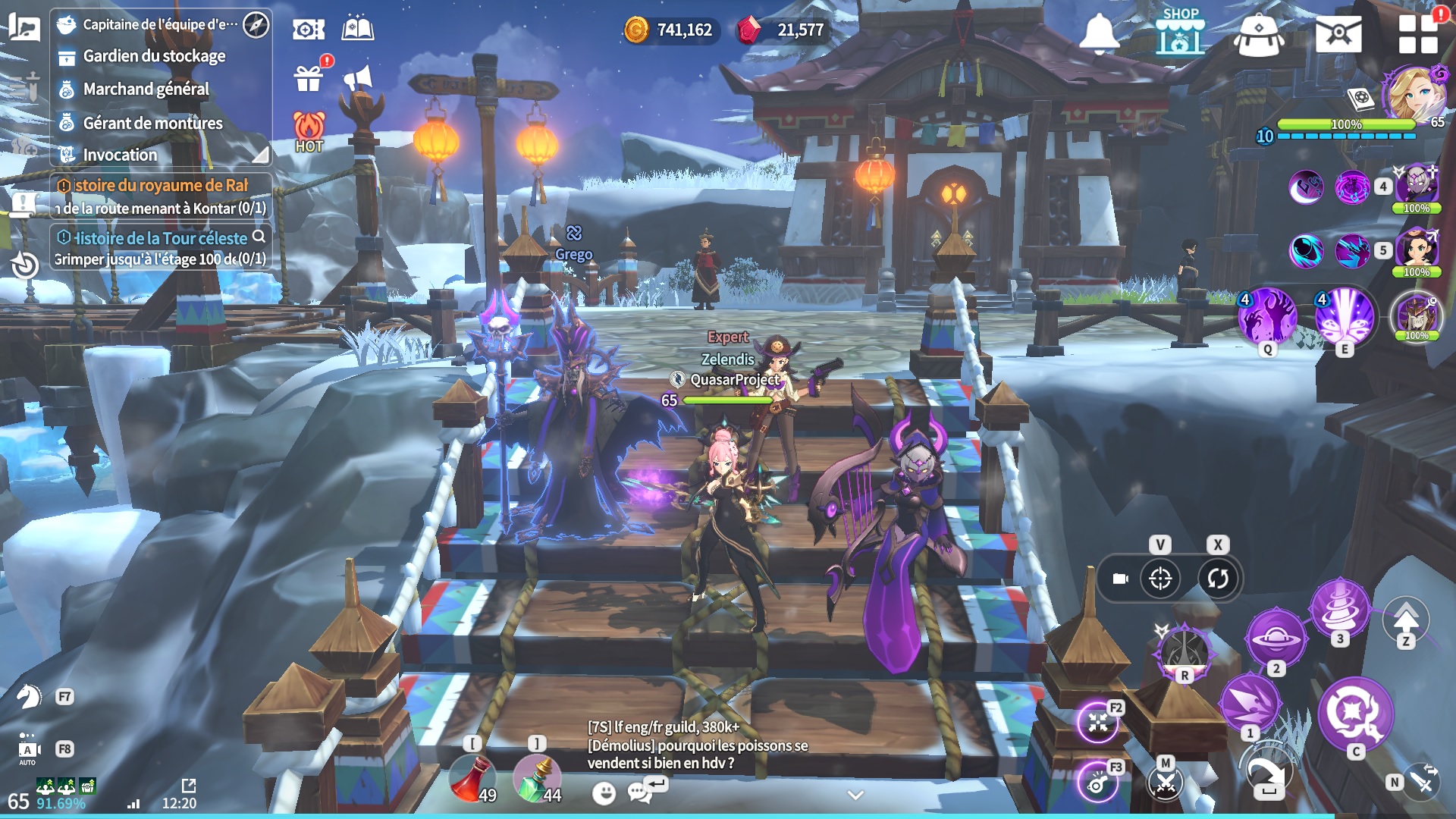Open the notification bell
Image resolution: width=1456 pixels, height=819 pixels.
[x=1099, y=33]
